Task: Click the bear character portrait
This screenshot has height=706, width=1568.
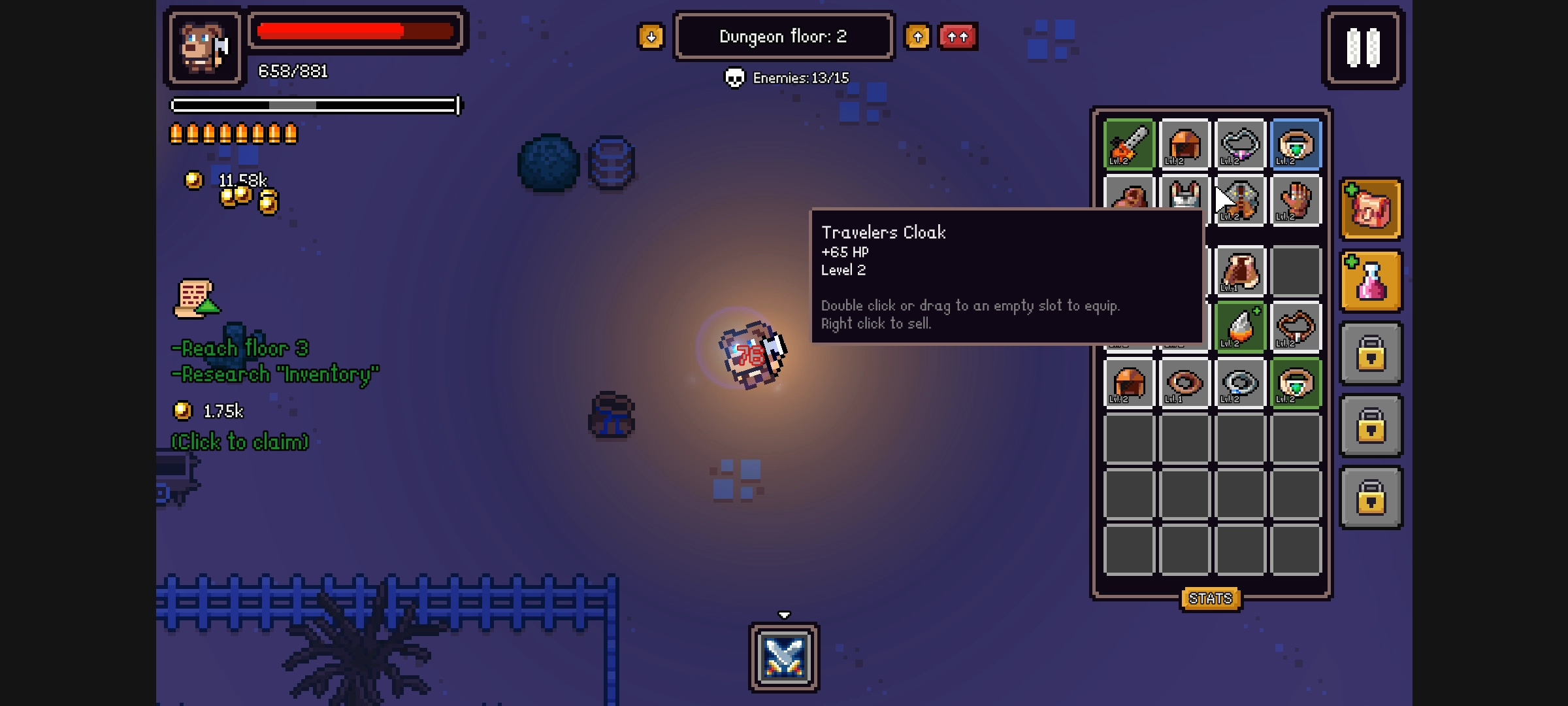Action: coord(204,48)
